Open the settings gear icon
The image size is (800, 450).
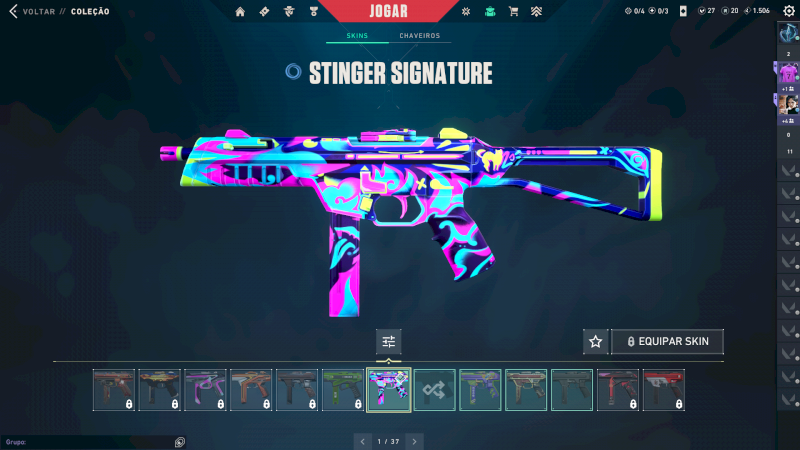[x=788, y=11]
